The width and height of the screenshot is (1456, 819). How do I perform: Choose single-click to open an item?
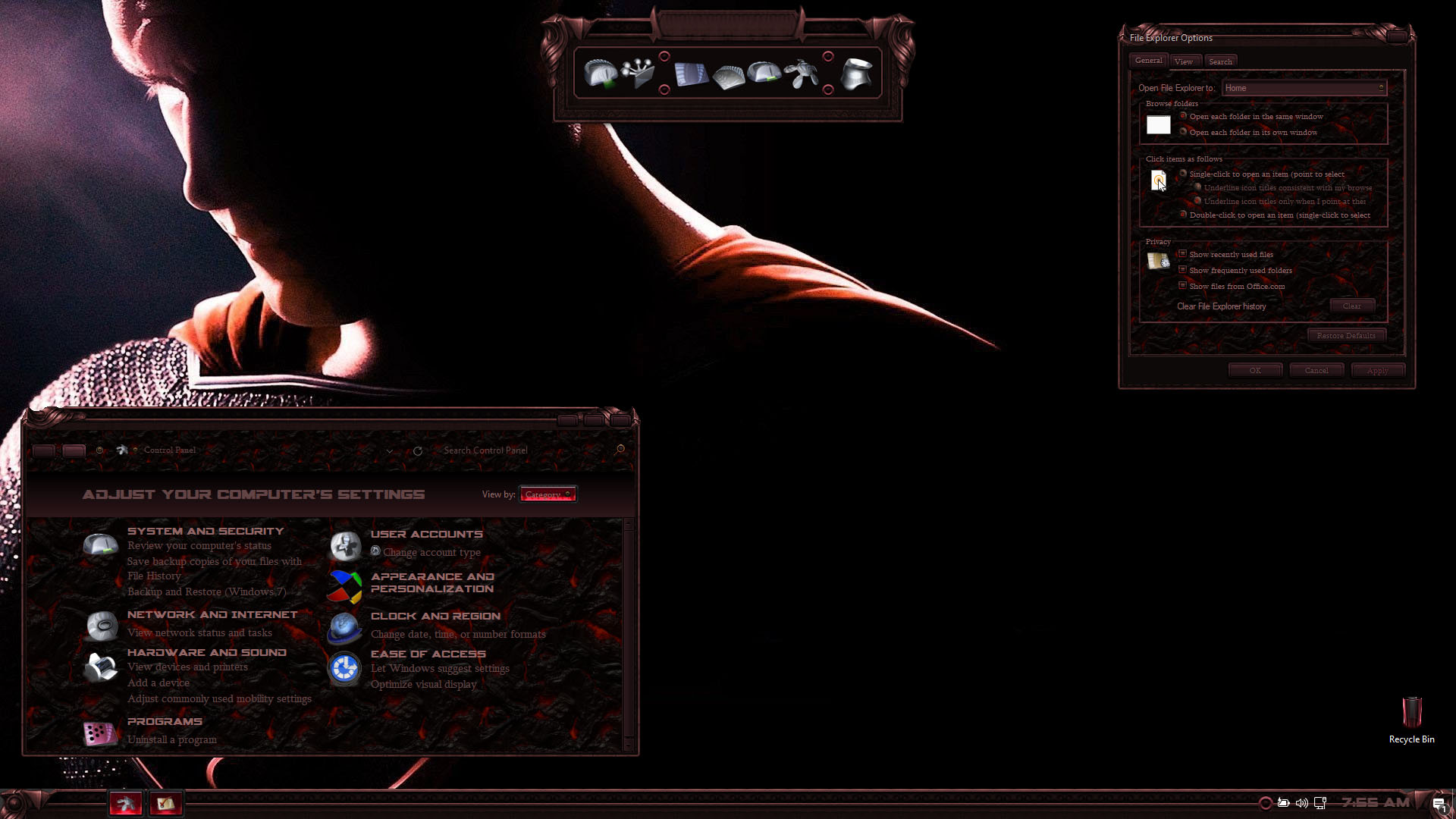(x=1183, y=174)
